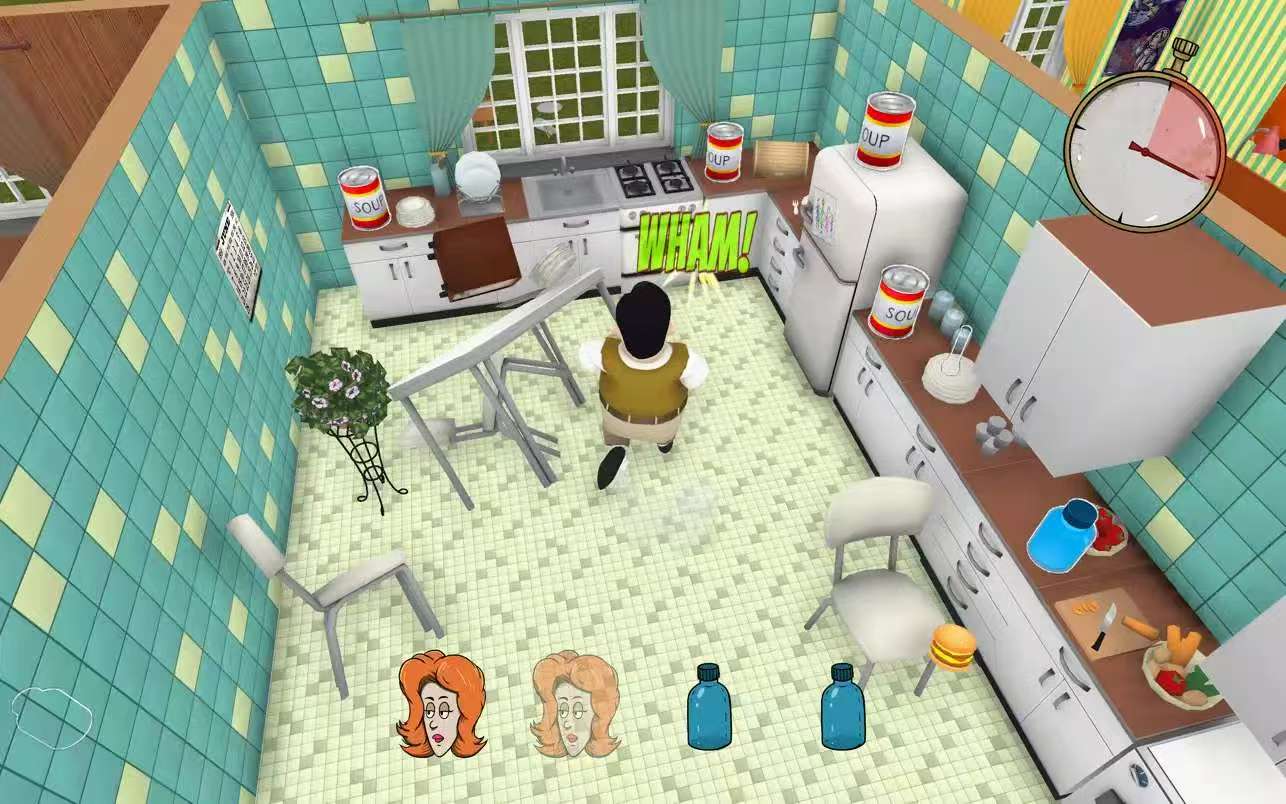1286x804 pixels.
Task: Select the faded woman face icon
Action: (575, 703)
